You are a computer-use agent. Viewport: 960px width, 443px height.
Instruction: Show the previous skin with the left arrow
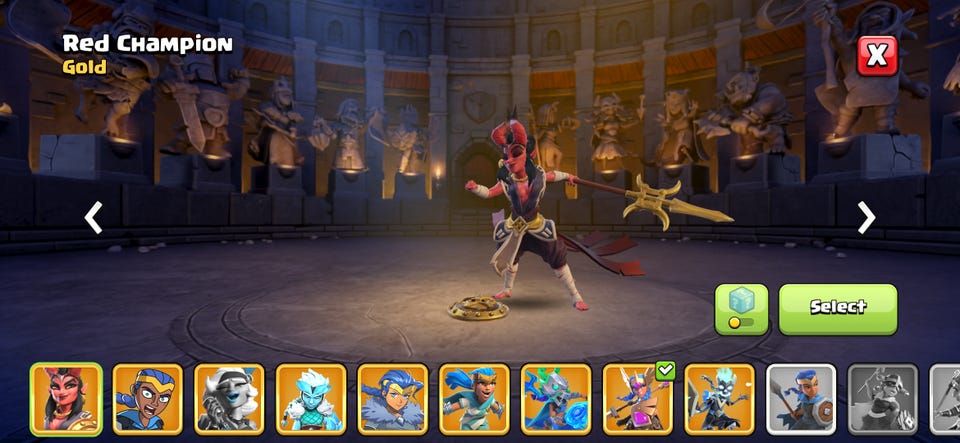tap(93, 217)
